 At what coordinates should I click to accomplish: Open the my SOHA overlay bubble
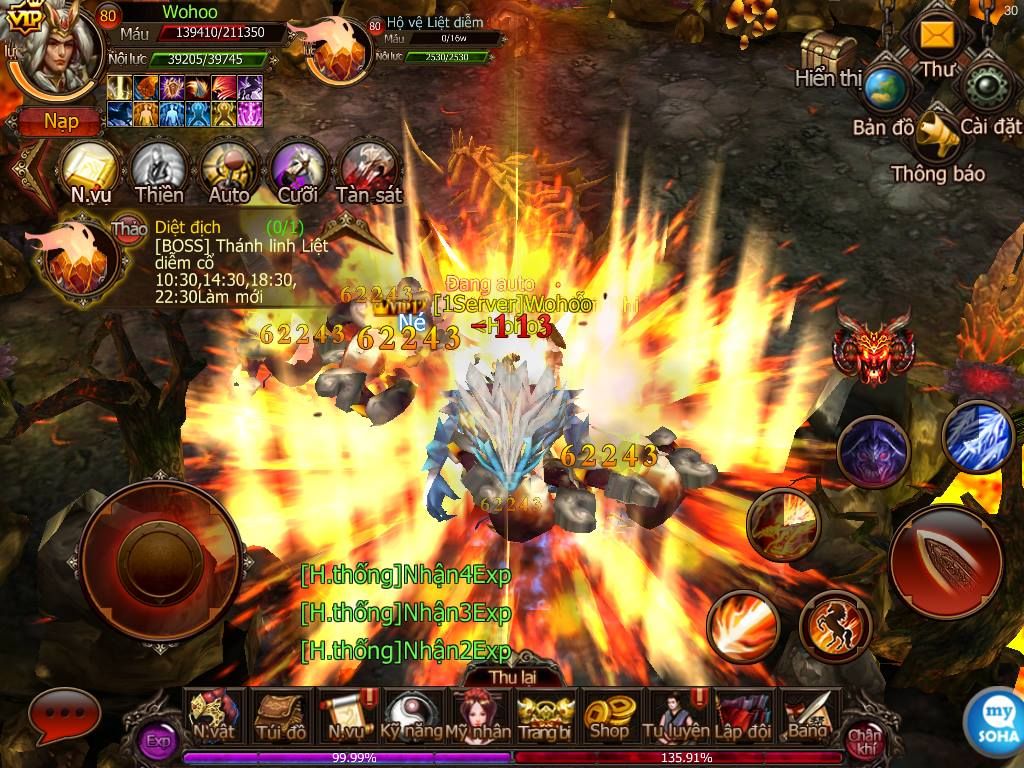[994, 717]
